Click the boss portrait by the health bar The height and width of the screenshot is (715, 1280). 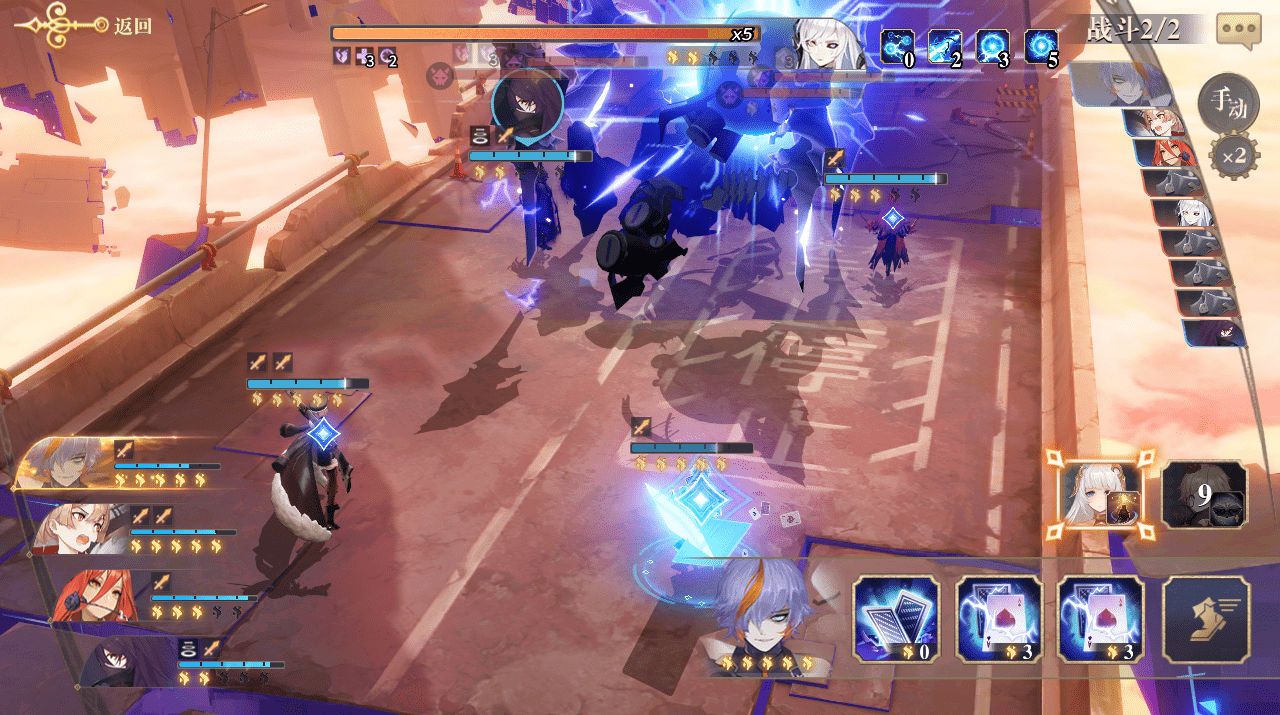click(827, 45)
